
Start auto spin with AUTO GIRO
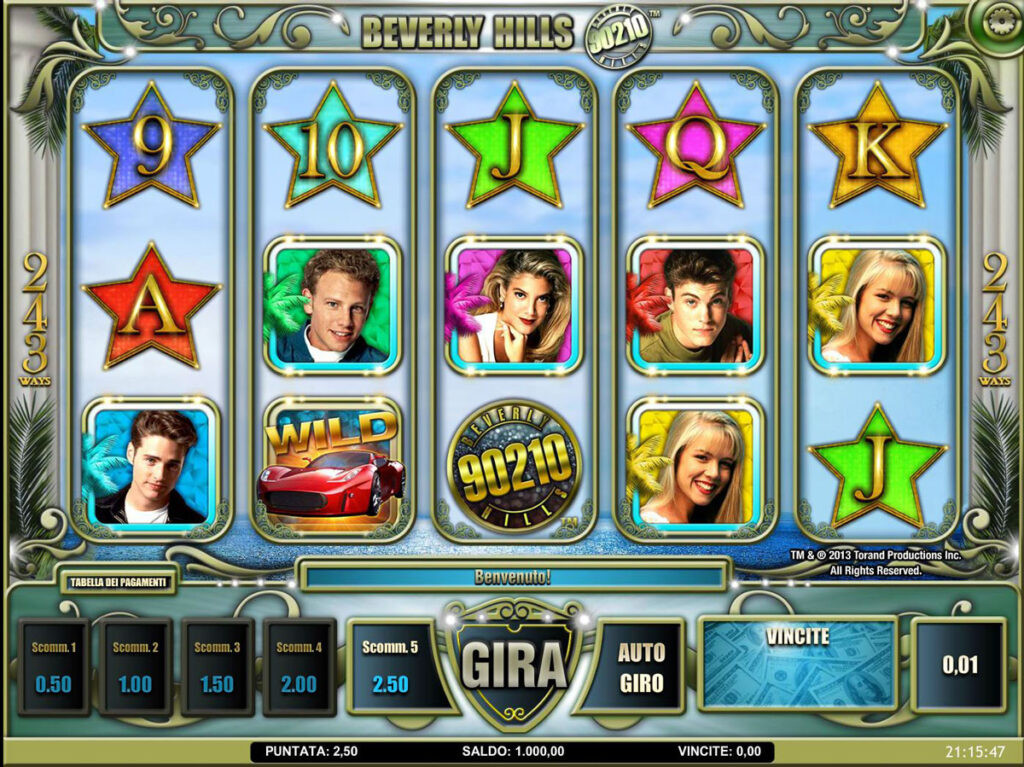(x=641, y=667)
